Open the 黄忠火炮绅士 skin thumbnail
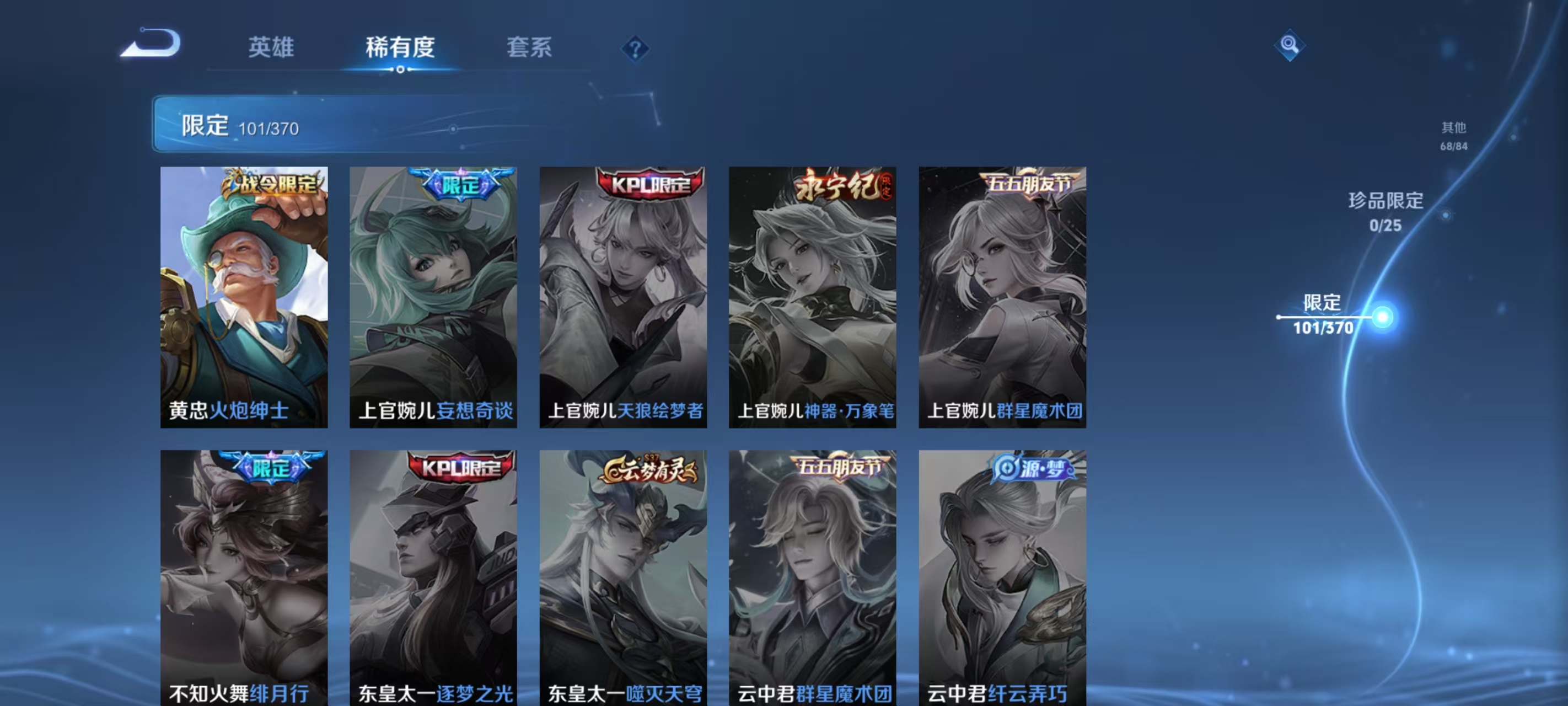Image resolution: width=1568 pixels, height=706 pixels. pyautogui.click(x=244, y=298)
